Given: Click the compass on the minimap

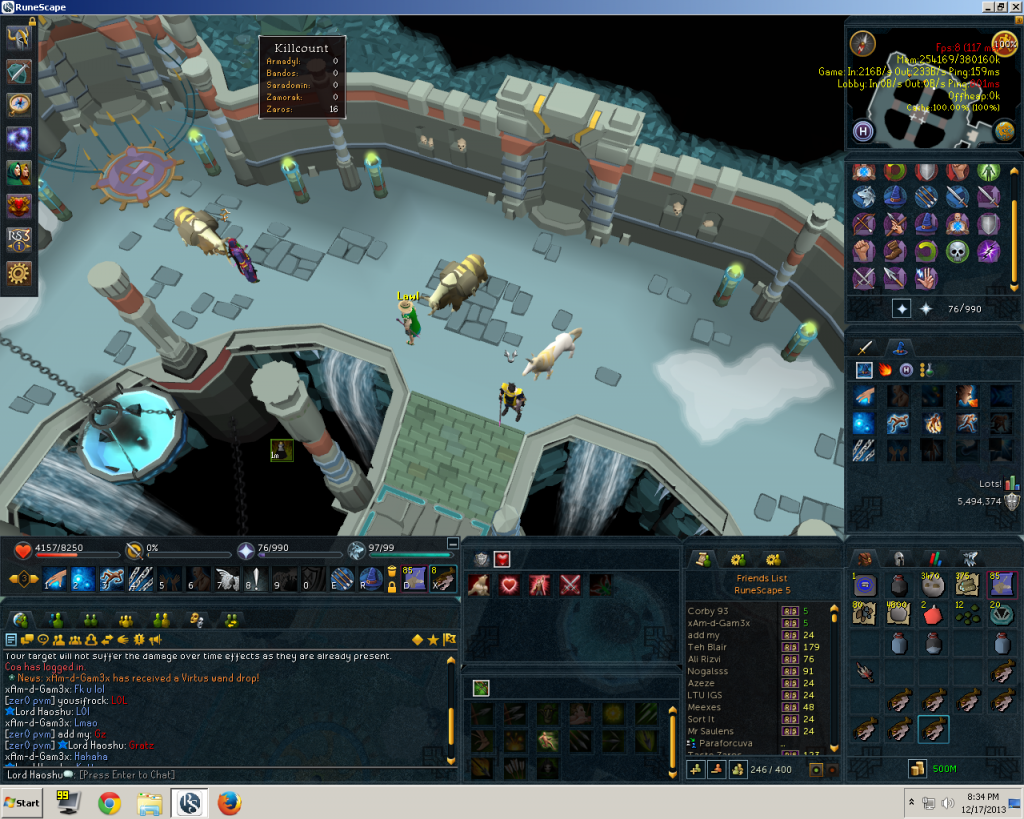Looking at the screenshot, I should pos(863,43).
